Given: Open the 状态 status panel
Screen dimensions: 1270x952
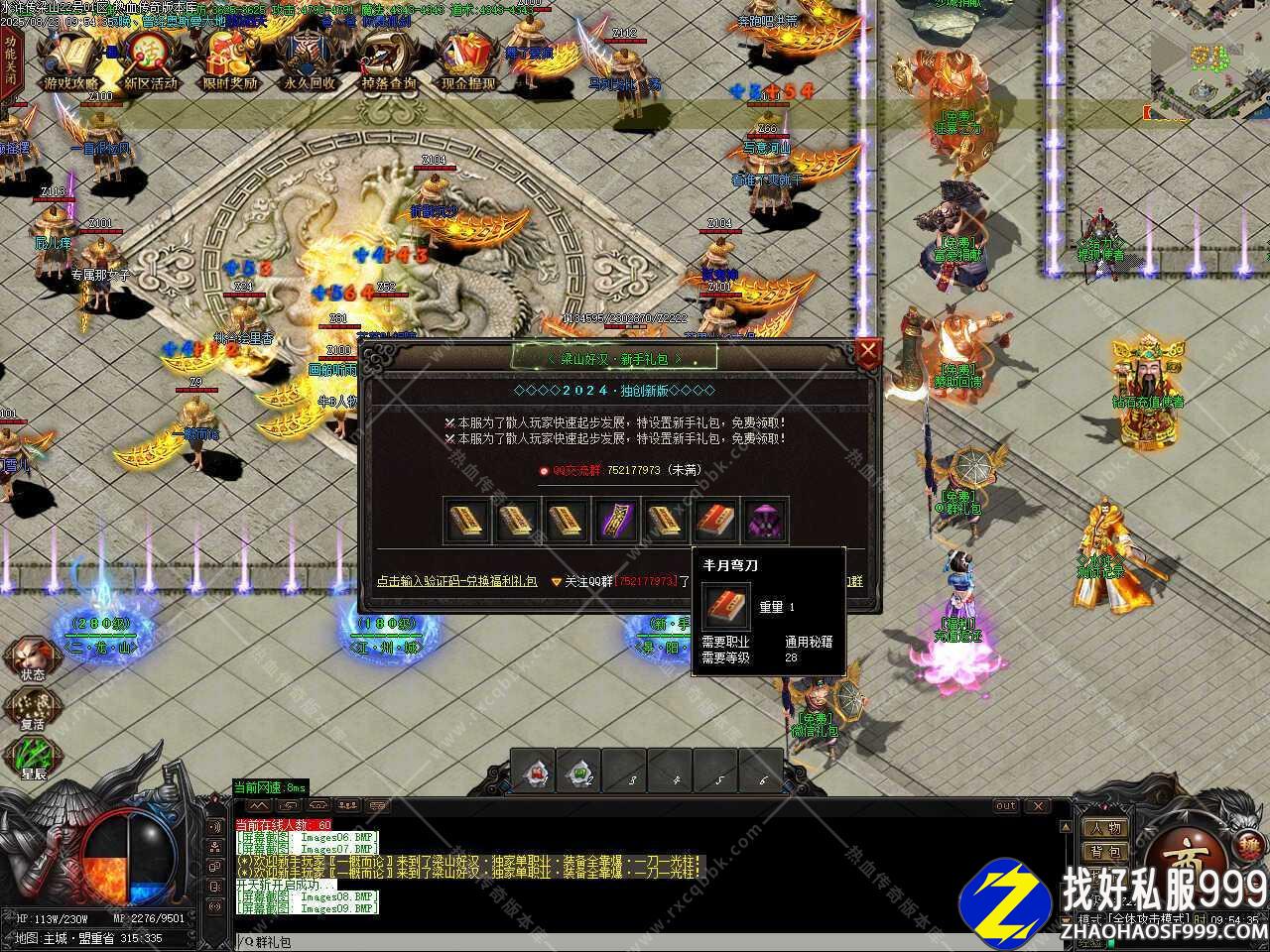Looking at the screenshot, I should coord(31,657).
